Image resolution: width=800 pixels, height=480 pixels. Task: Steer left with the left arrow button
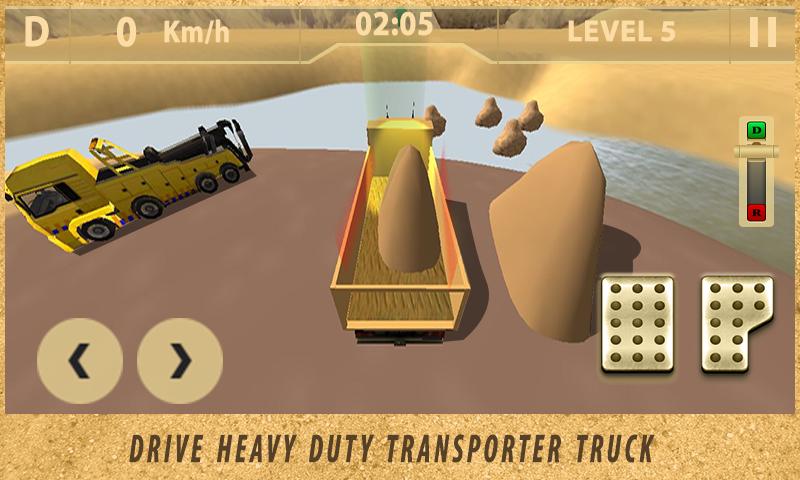click(80, 361)
